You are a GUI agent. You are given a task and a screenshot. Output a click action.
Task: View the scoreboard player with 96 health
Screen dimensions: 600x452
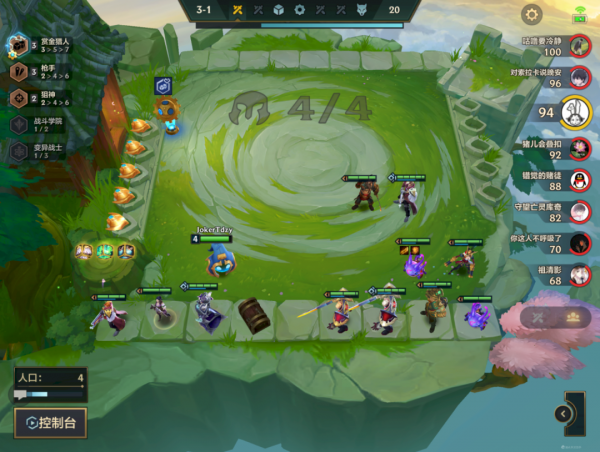578,78
